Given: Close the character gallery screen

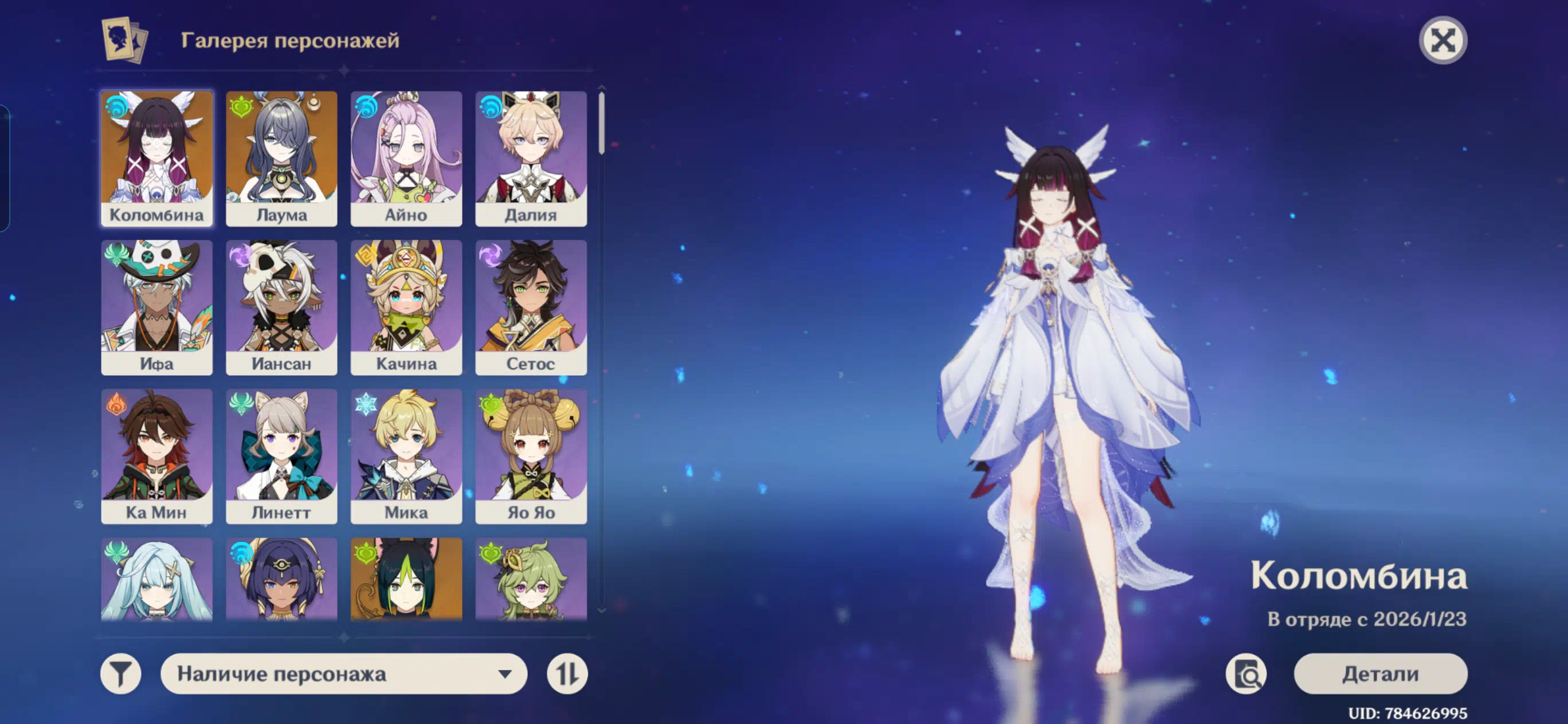Looking at the screenshot, I should pyautogui.click(x=1442, y=41).
